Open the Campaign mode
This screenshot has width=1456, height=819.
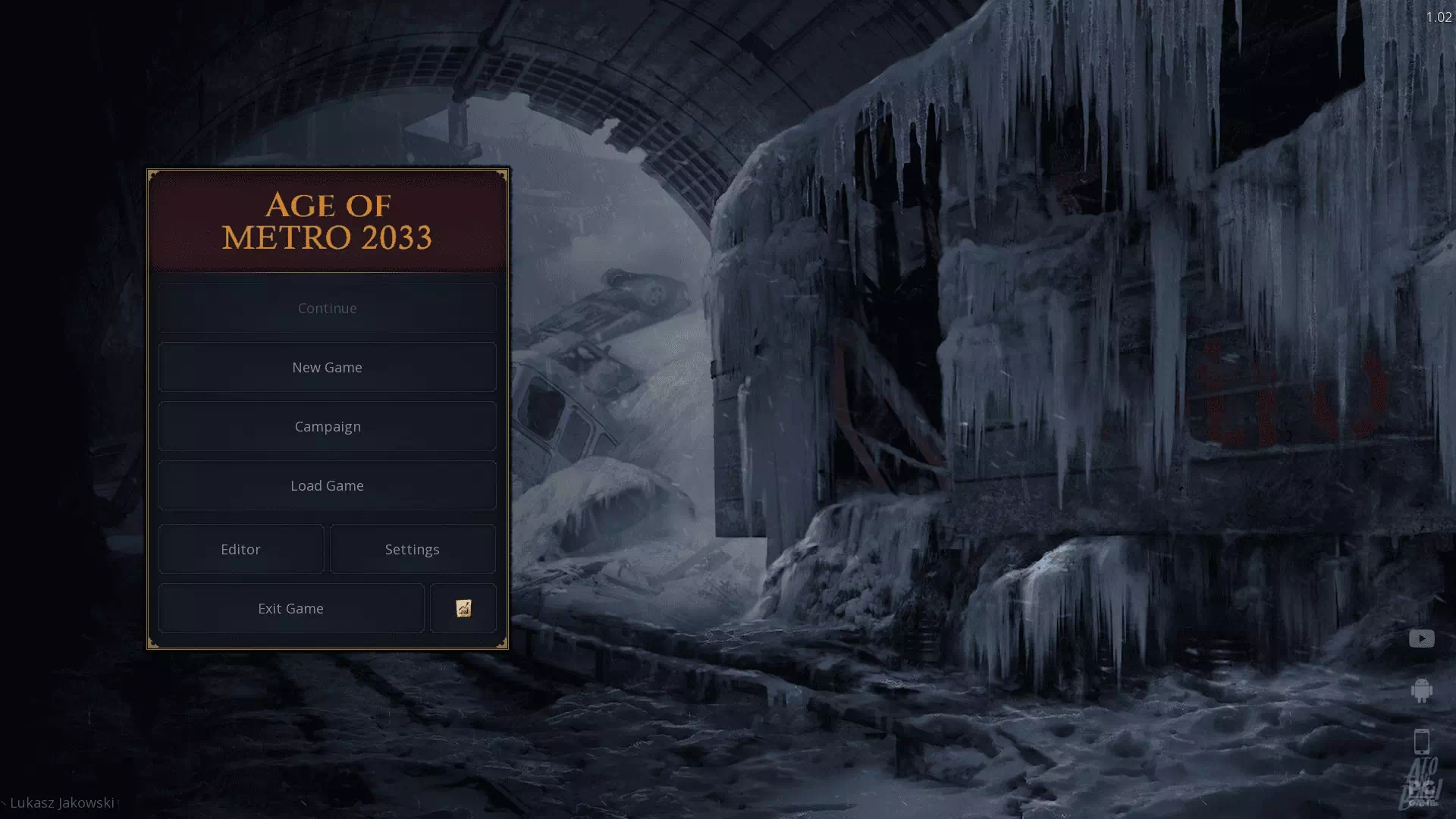[327, 426]
